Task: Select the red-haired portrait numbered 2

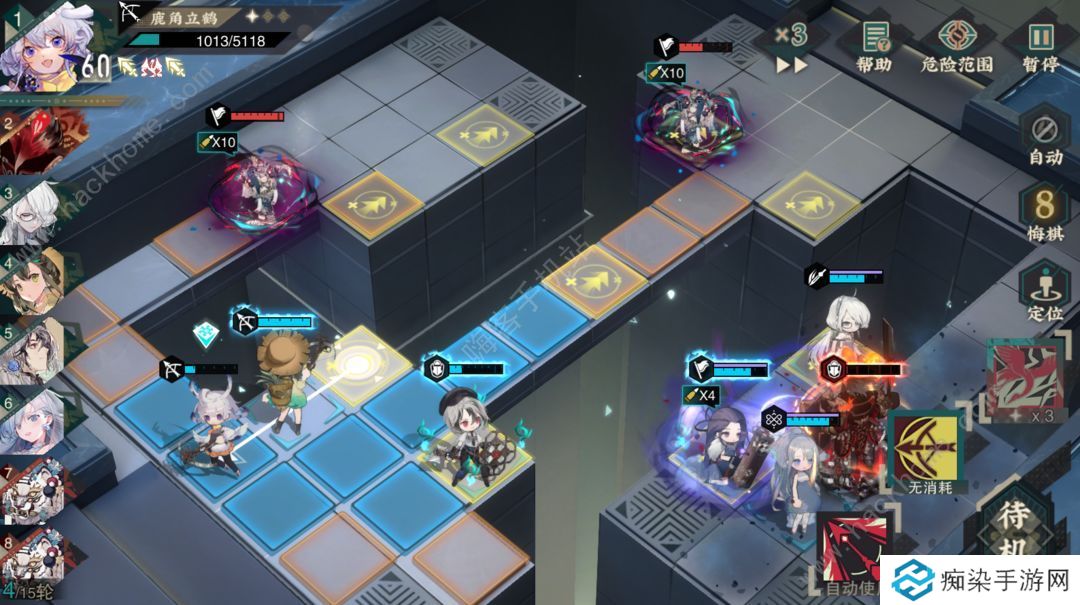Action: tap(35, 142)
